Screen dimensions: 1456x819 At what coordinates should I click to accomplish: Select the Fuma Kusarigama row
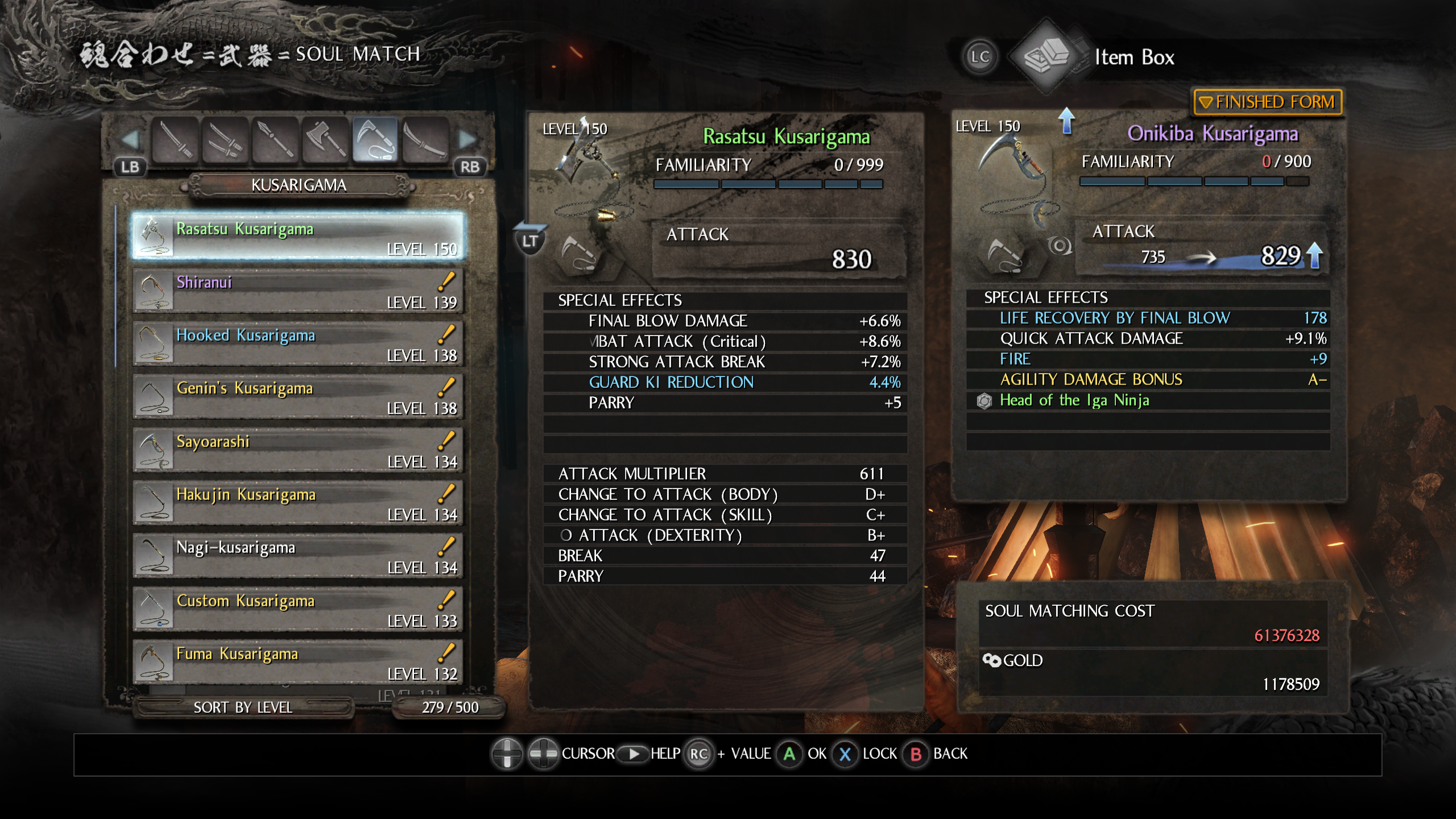click(x=299, y=662)
